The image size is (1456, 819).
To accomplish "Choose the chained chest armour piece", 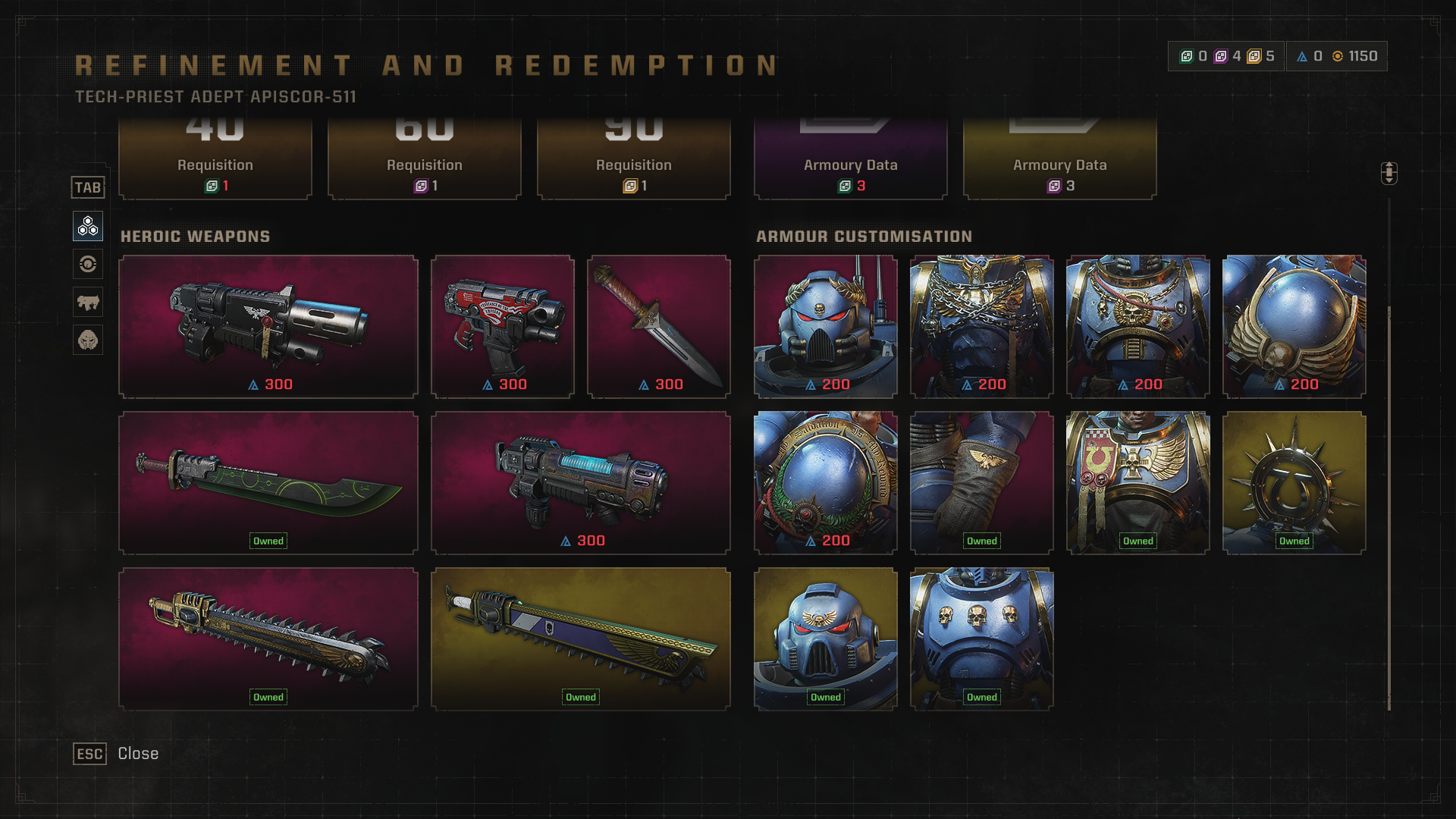I will click(982, 326).
